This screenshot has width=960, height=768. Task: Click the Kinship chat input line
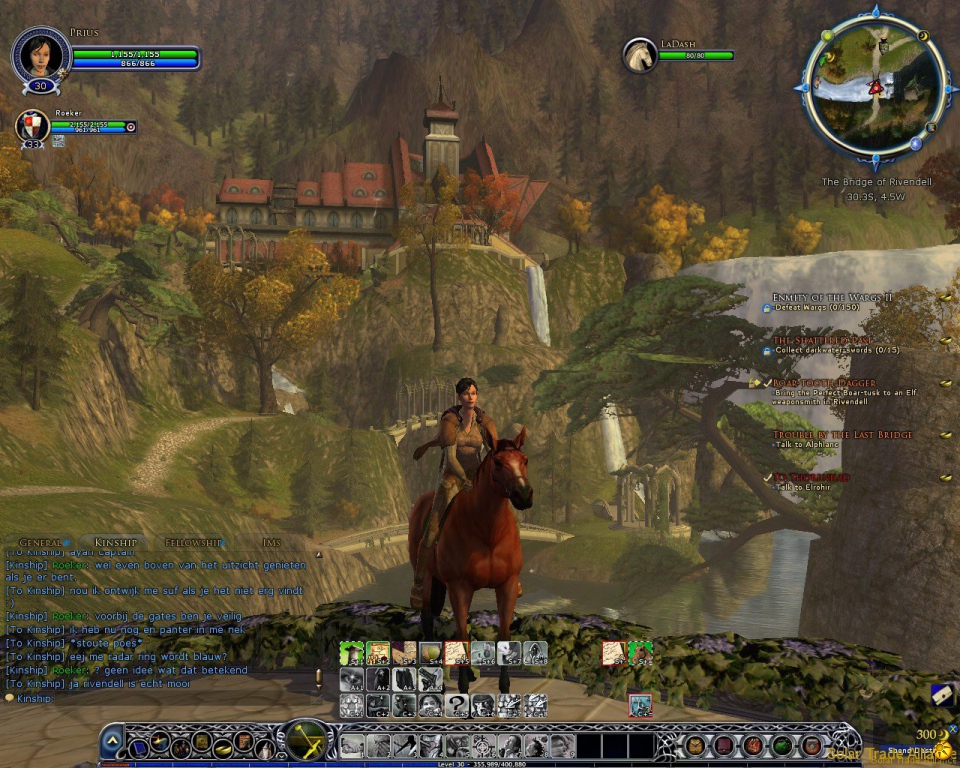click(150, 698)
